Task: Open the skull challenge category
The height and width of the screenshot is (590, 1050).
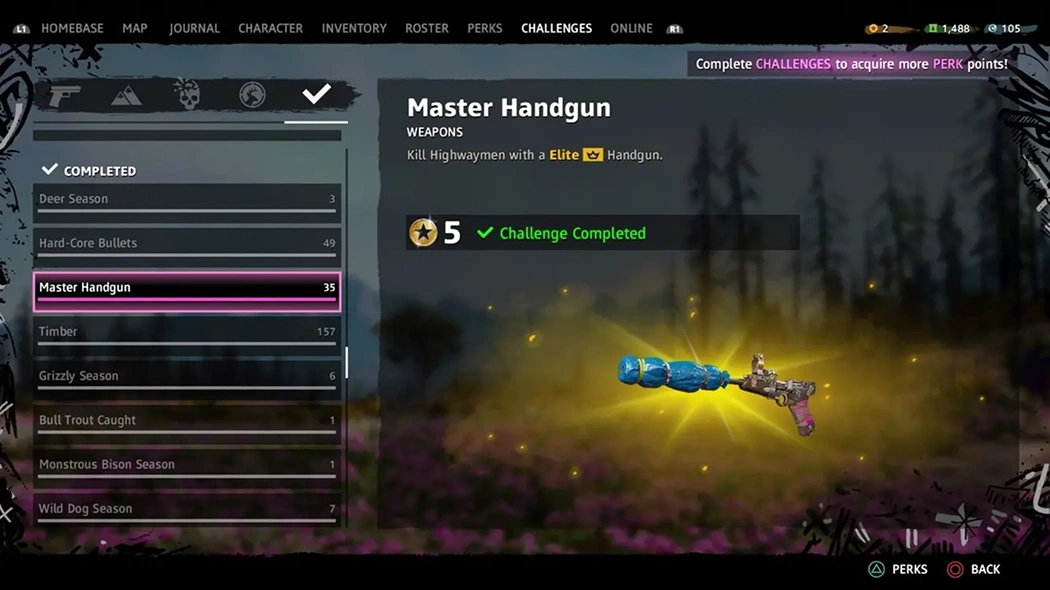Action: [188, 95]
